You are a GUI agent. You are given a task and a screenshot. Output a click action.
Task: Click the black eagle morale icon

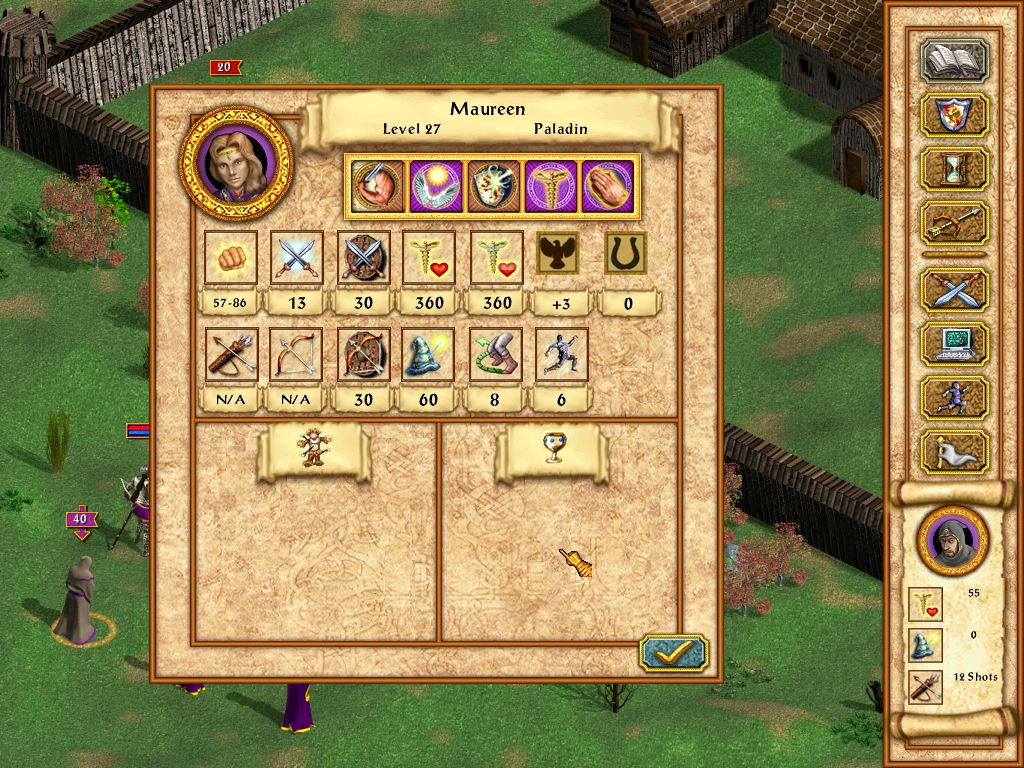561,255
